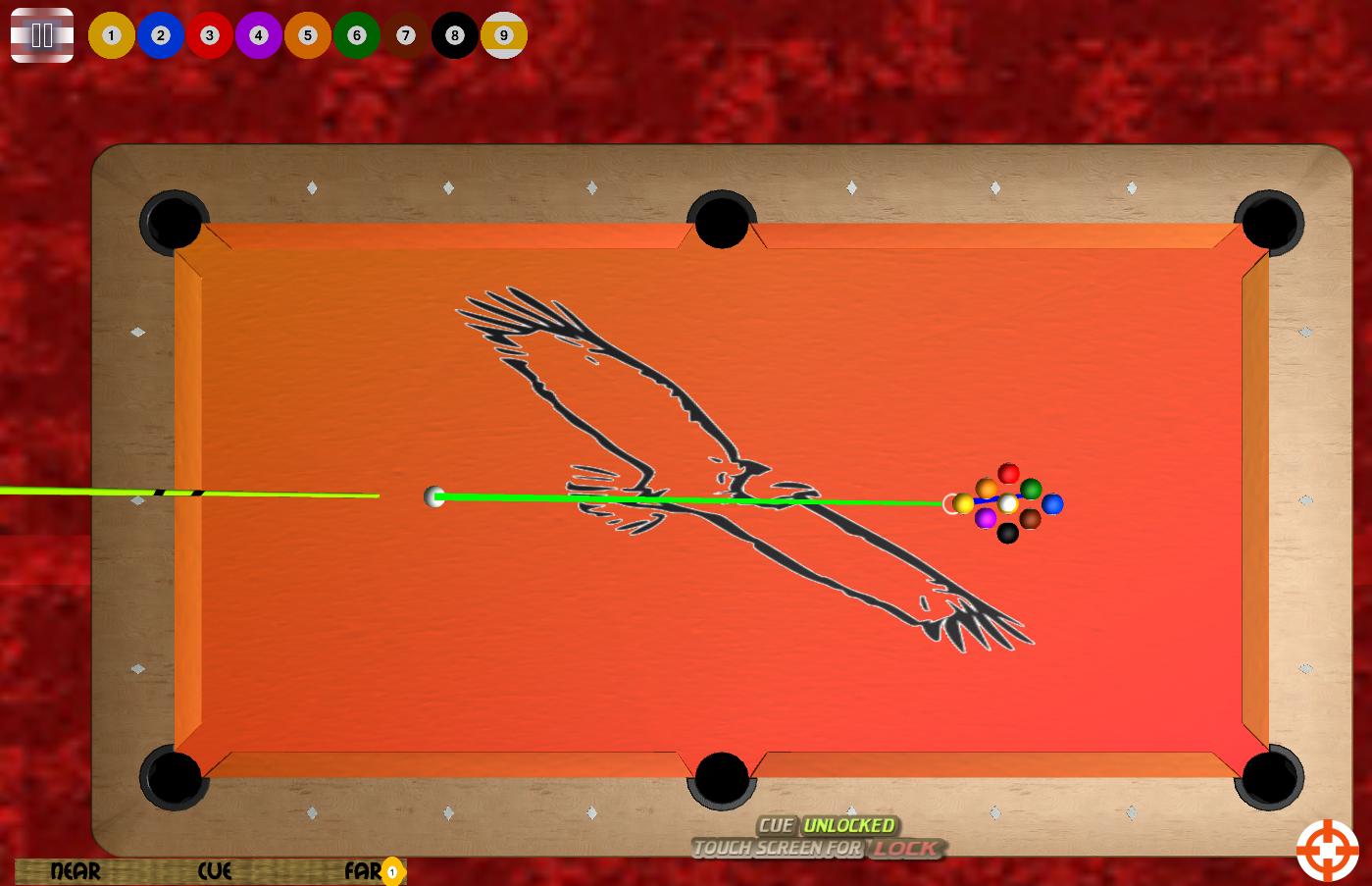Viewport: 1372px width, 886px height.
Task: Select the black 8-ball icon
Action: click(x=454, y=35)
